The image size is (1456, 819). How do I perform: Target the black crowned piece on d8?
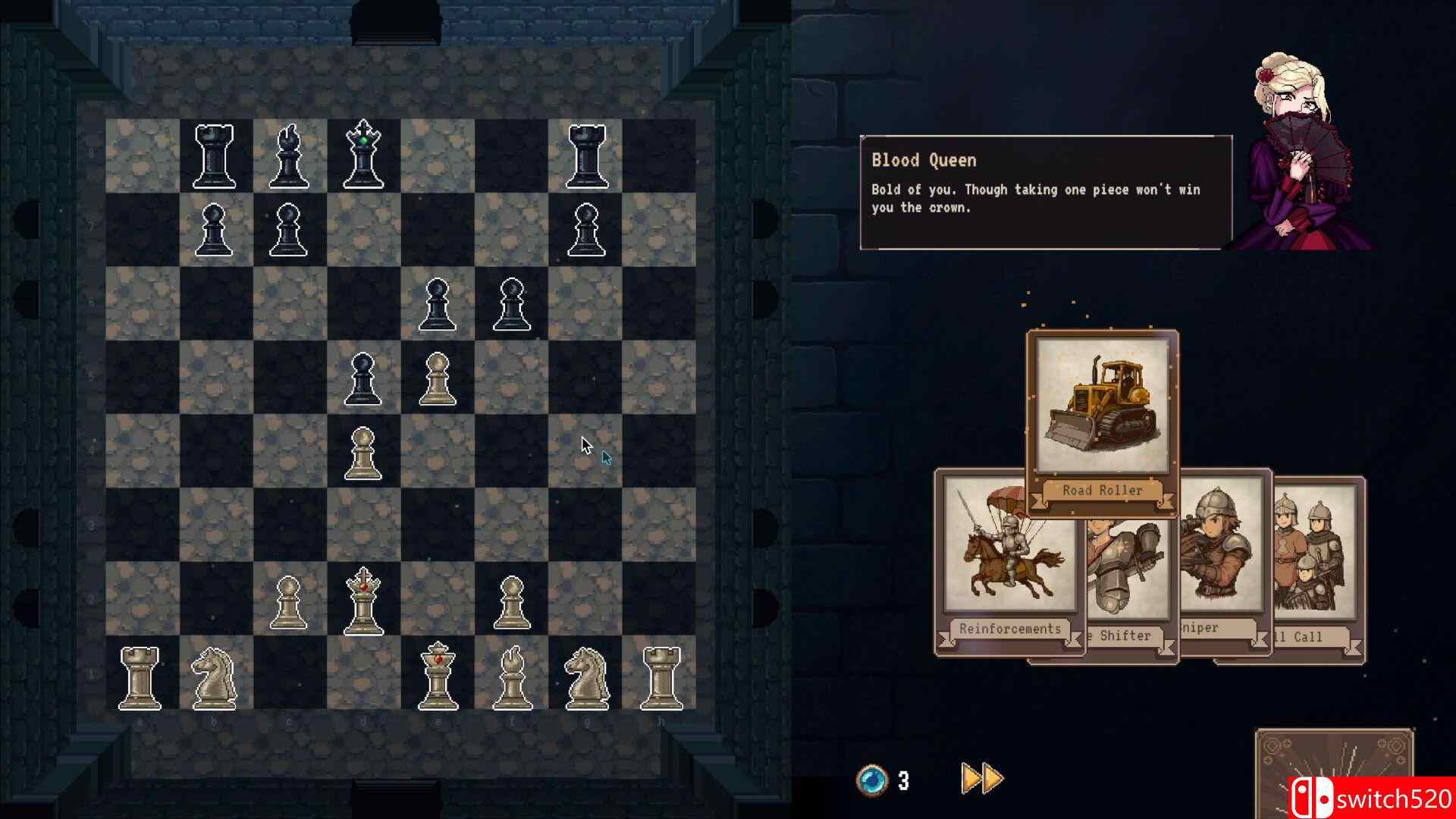point(363,155)
